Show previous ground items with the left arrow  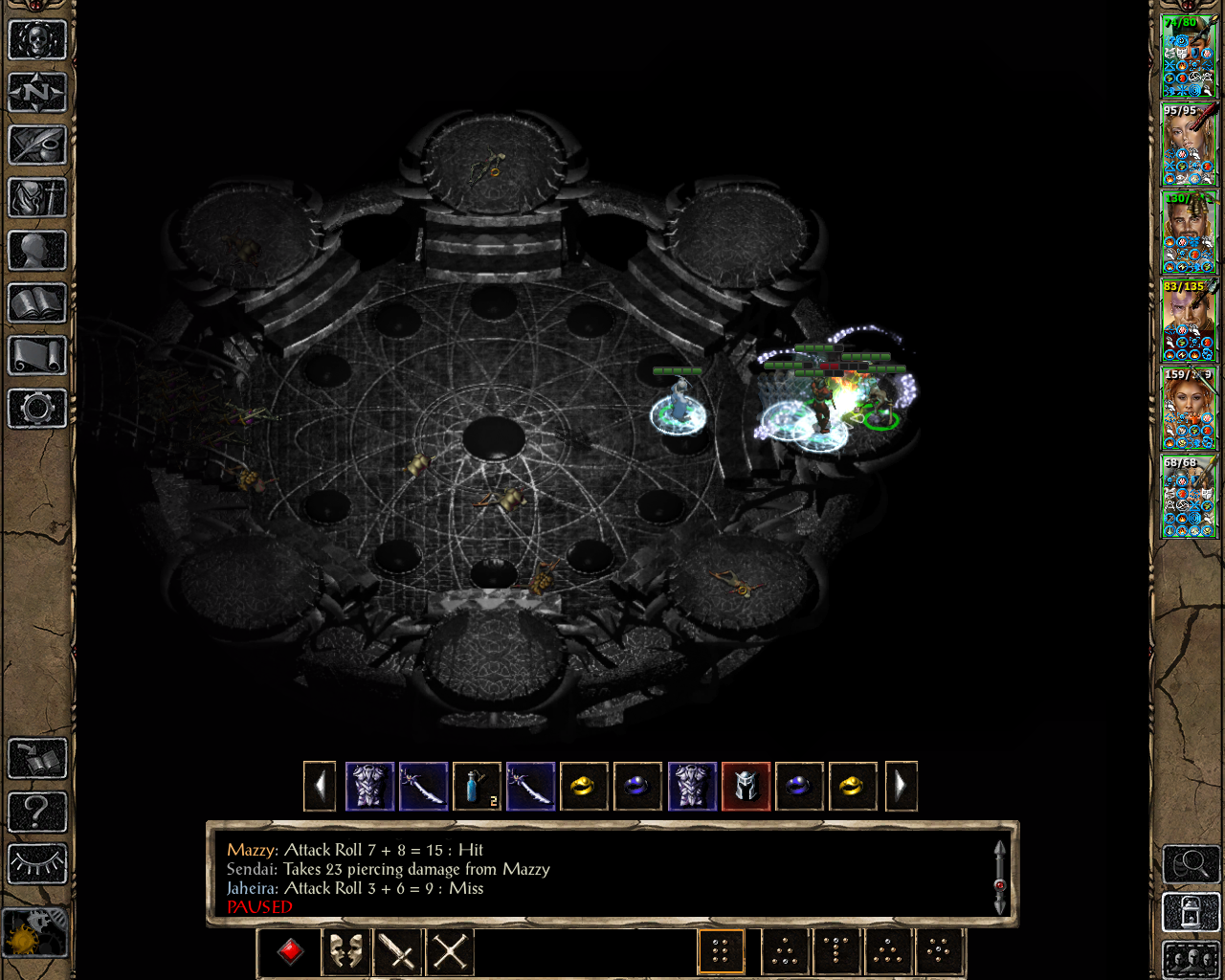pyautogui.click(x=320, y=787)
